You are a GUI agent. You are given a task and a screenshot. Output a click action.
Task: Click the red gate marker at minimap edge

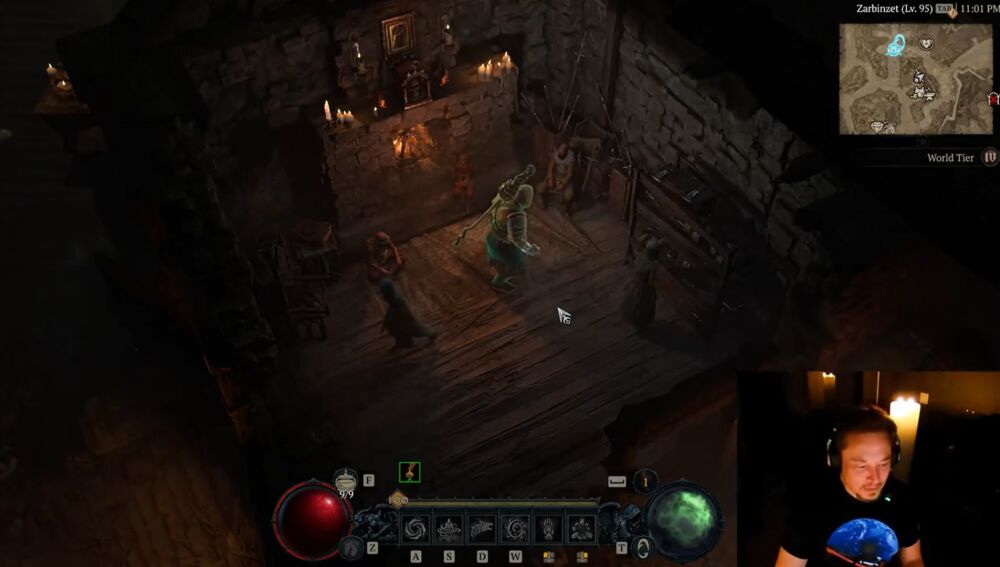[x=994, y=99]
